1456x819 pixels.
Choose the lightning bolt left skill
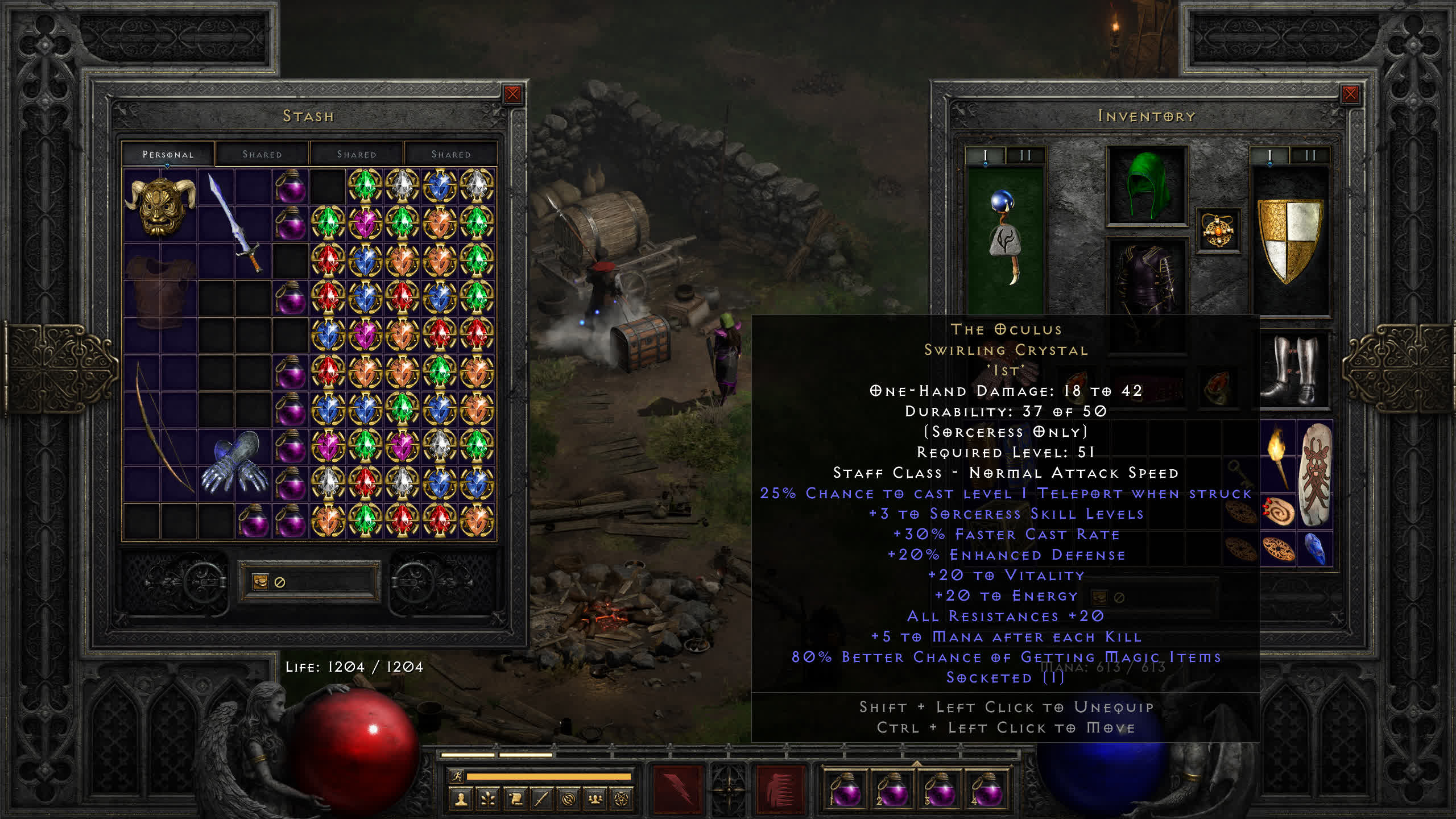pyautogui.click(x=677, y=789)
